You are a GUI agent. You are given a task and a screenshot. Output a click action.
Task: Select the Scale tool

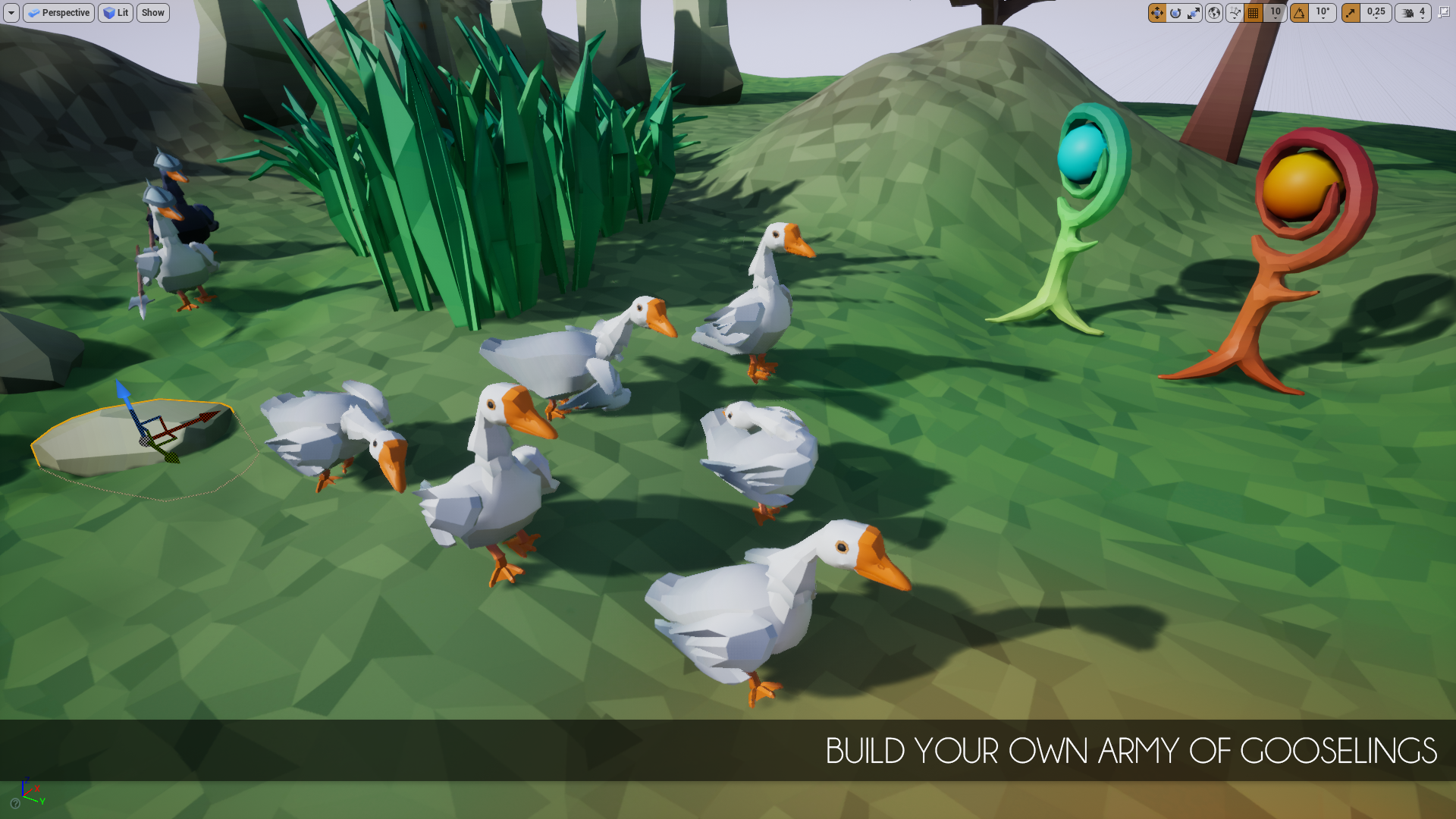click(x=1194, y=13)
